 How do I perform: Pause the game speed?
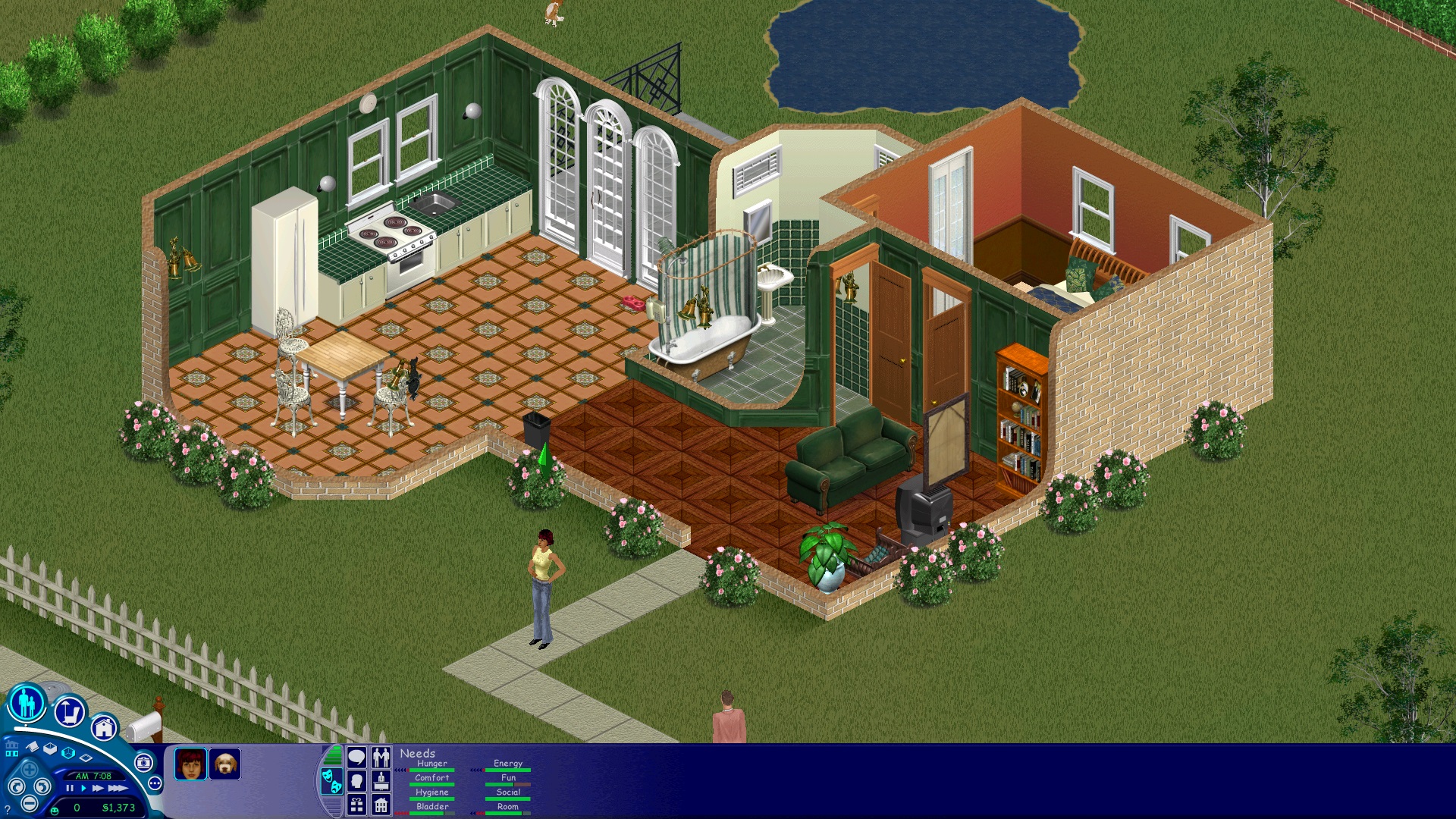coord(70,788)
